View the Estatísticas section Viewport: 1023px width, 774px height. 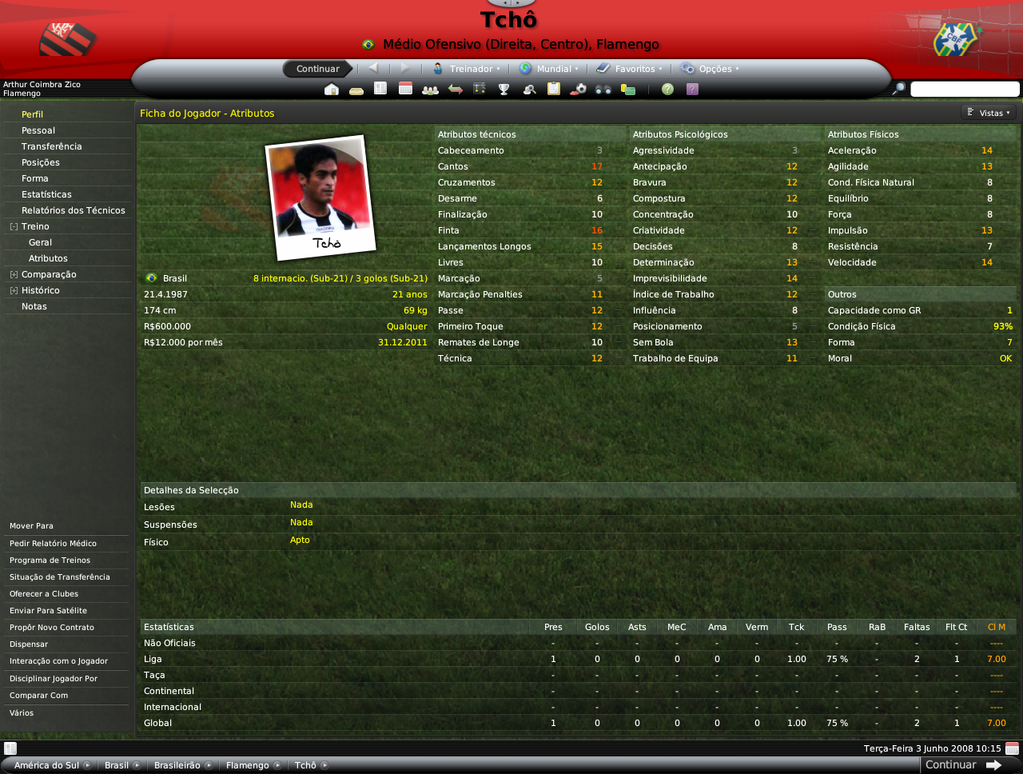(x=46, y=194)
